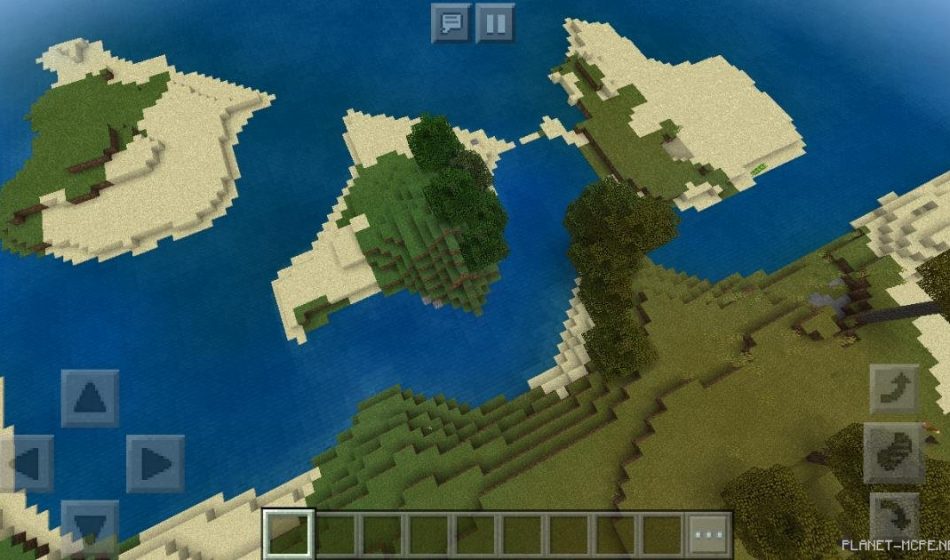Tap the strafe right arrow
This screenshot has height=560, width=950.
[x=154, y=464]
